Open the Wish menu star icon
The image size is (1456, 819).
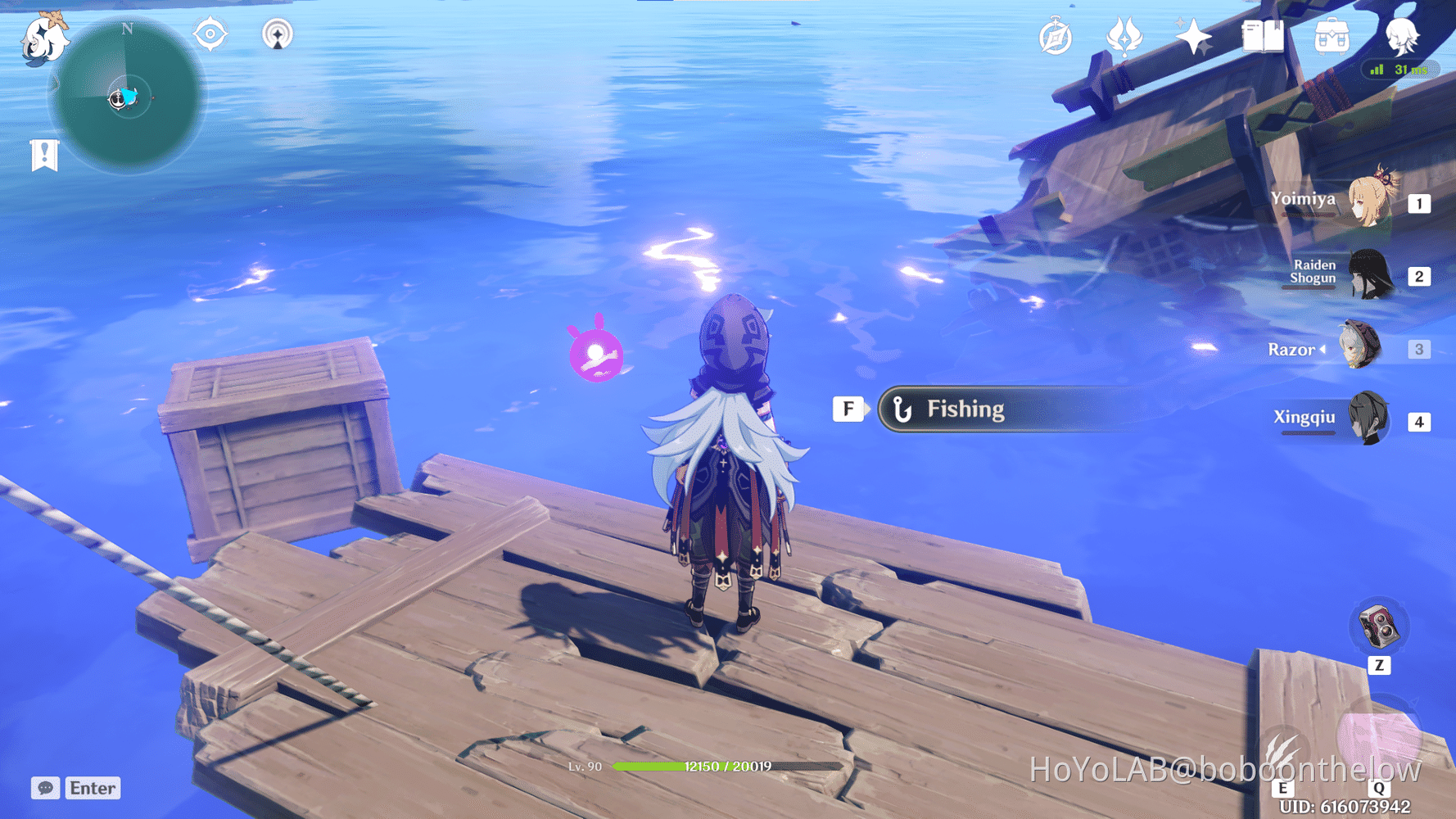coord(1194,36)
